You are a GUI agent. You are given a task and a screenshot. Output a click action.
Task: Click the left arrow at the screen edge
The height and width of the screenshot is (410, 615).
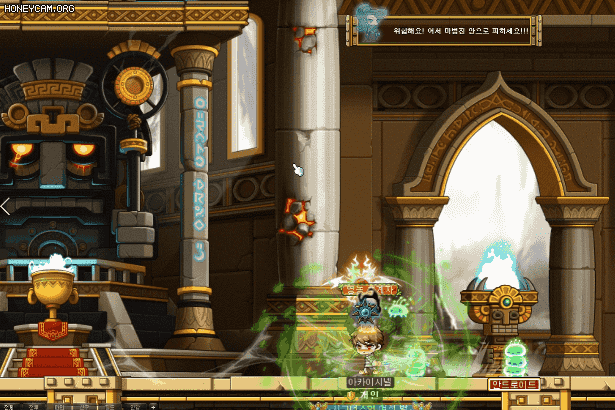coord(5,207)
